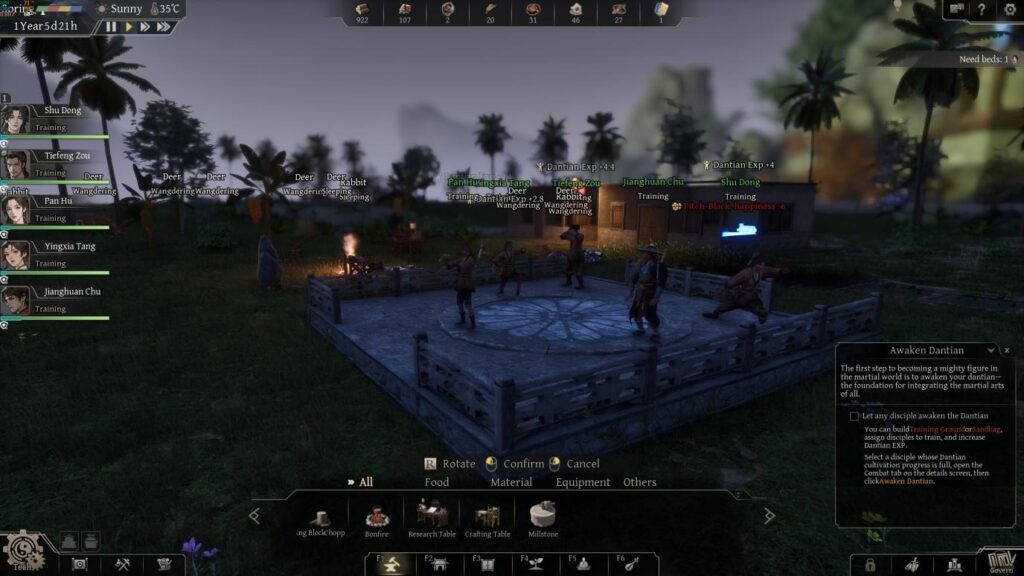This screenshot has height=576, width=1024.
Task: Select disciple Tiefeng Zou's portrait
Action: click(x=15, y=164)
